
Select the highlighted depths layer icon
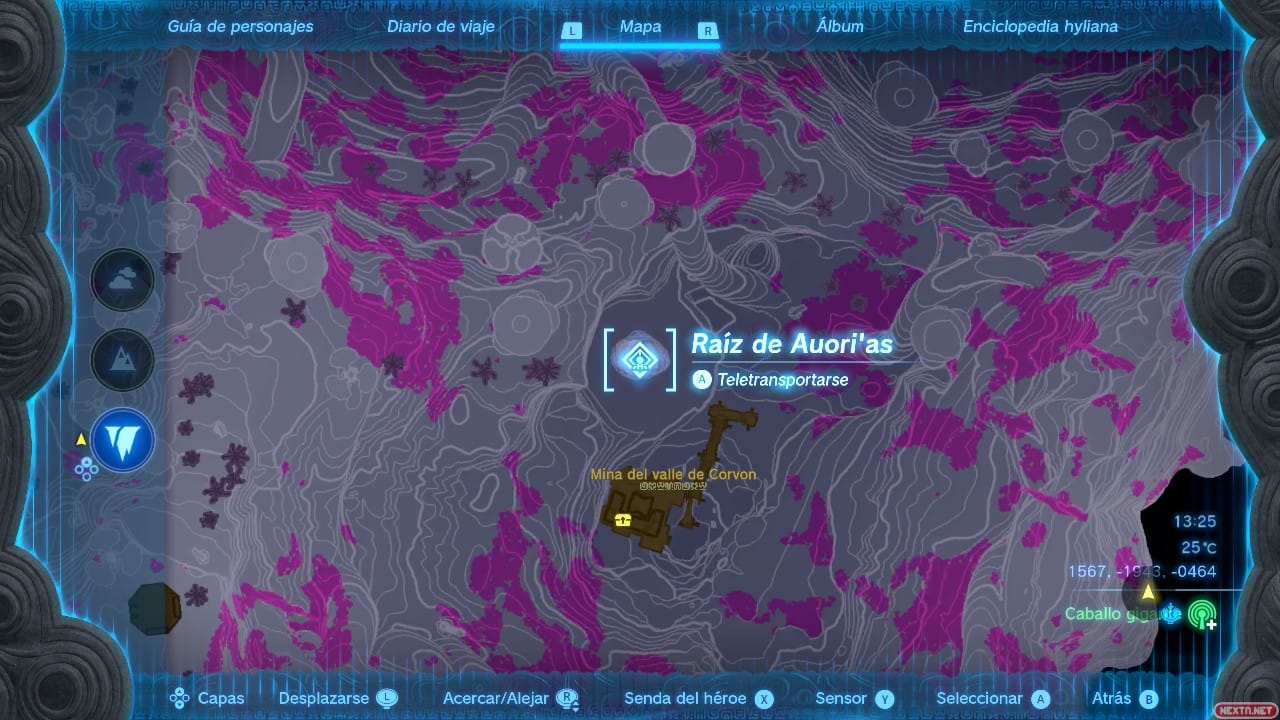pos(123,440)
